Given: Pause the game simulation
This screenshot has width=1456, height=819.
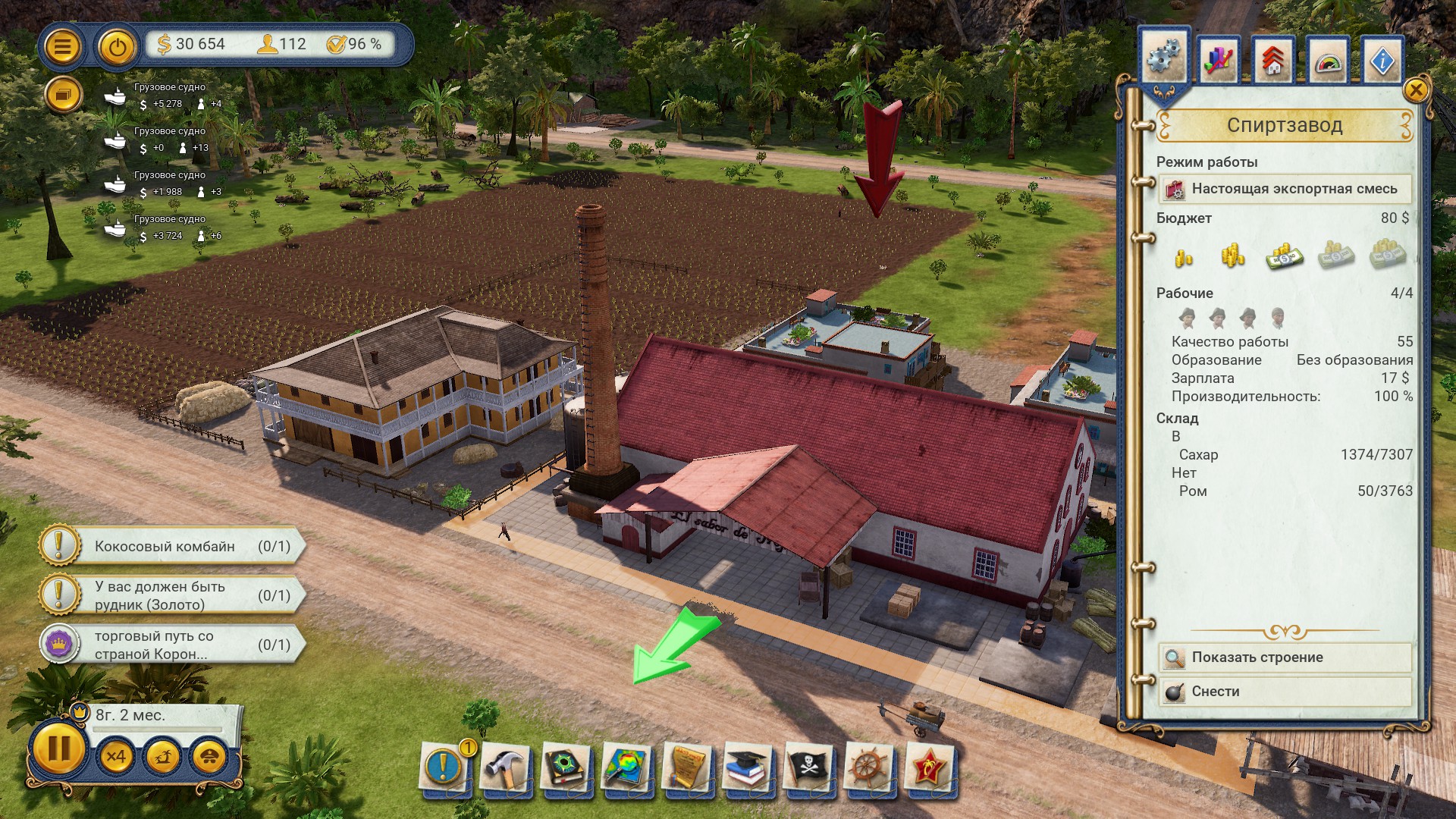Looking at the screenshot, I should coord(58,750).
